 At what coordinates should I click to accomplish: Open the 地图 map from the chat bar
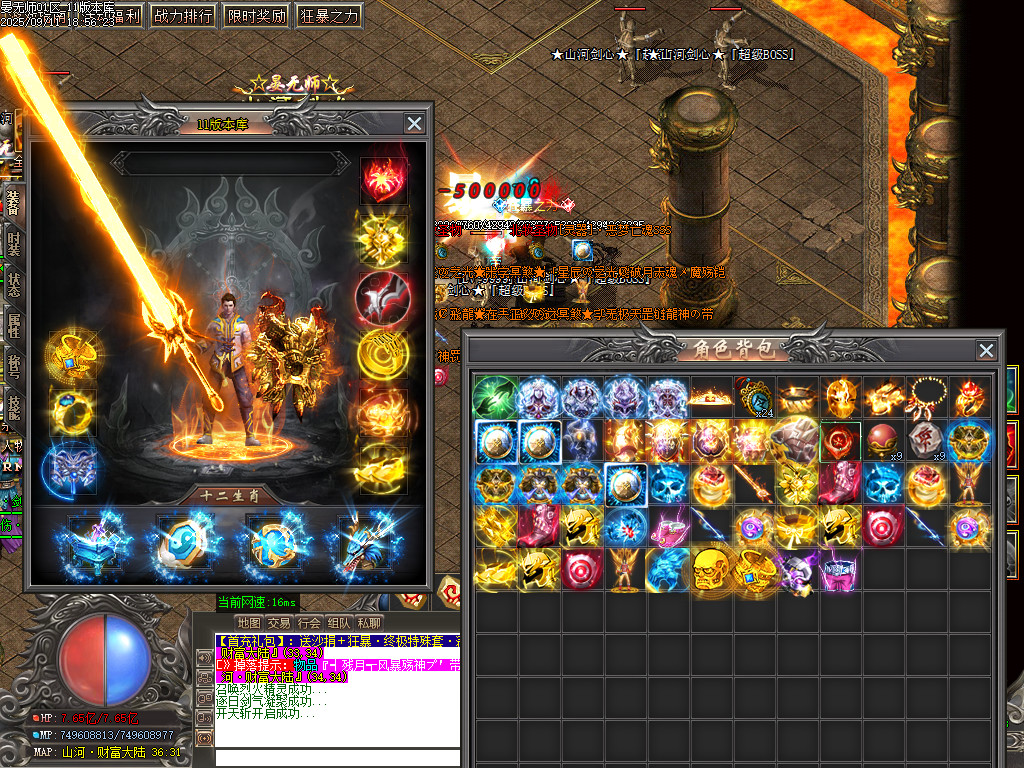[x=249, y=623]
